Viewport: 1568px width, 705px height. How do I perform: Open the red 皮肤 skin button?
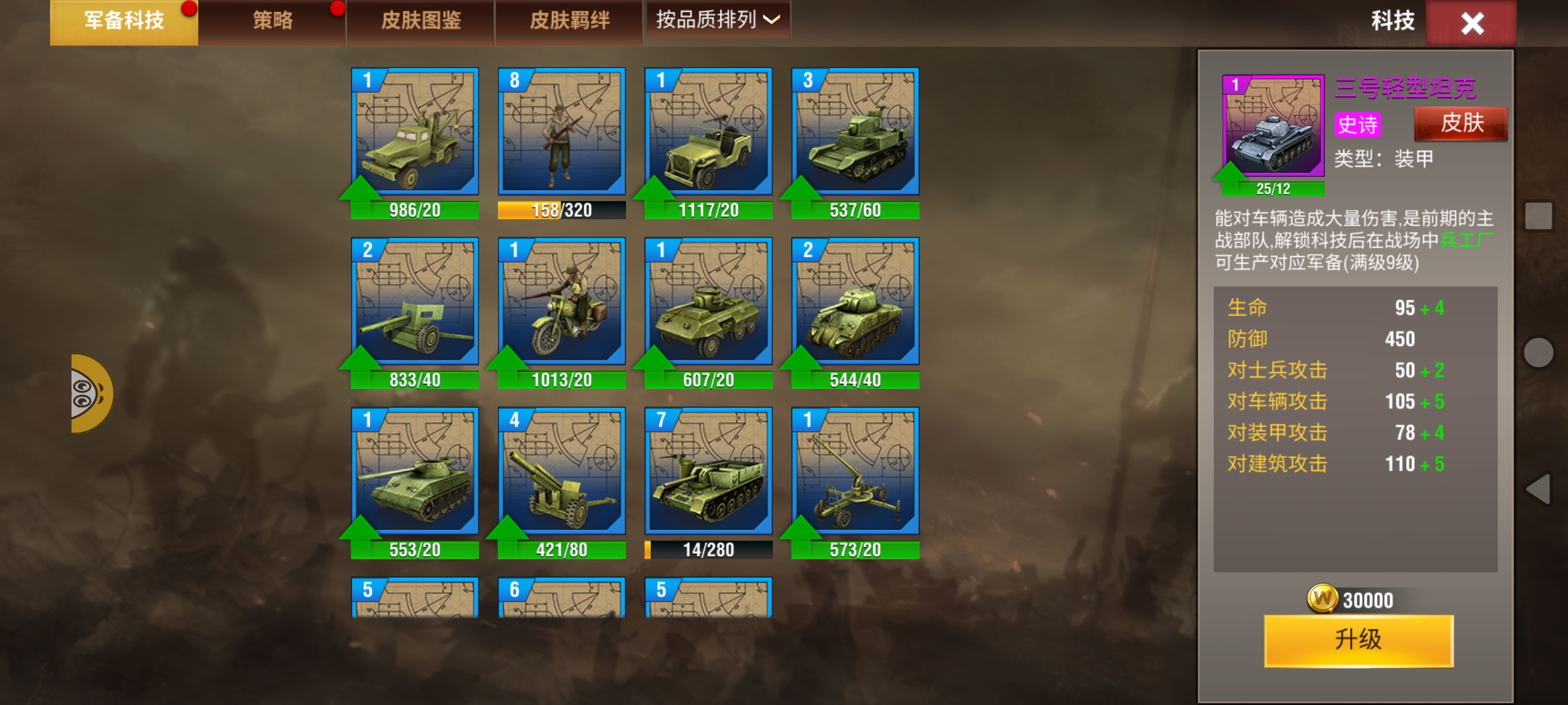click(x=1461, y=123)
